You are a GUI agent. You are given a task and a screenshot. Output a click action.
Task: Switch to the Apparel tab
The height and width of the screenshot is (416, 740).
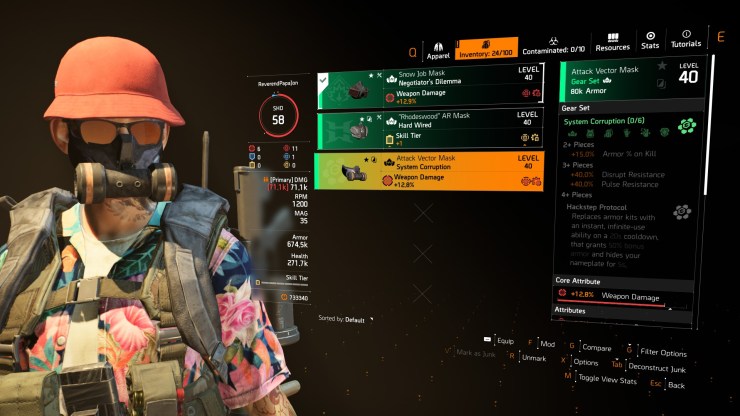tap(438, 49)
